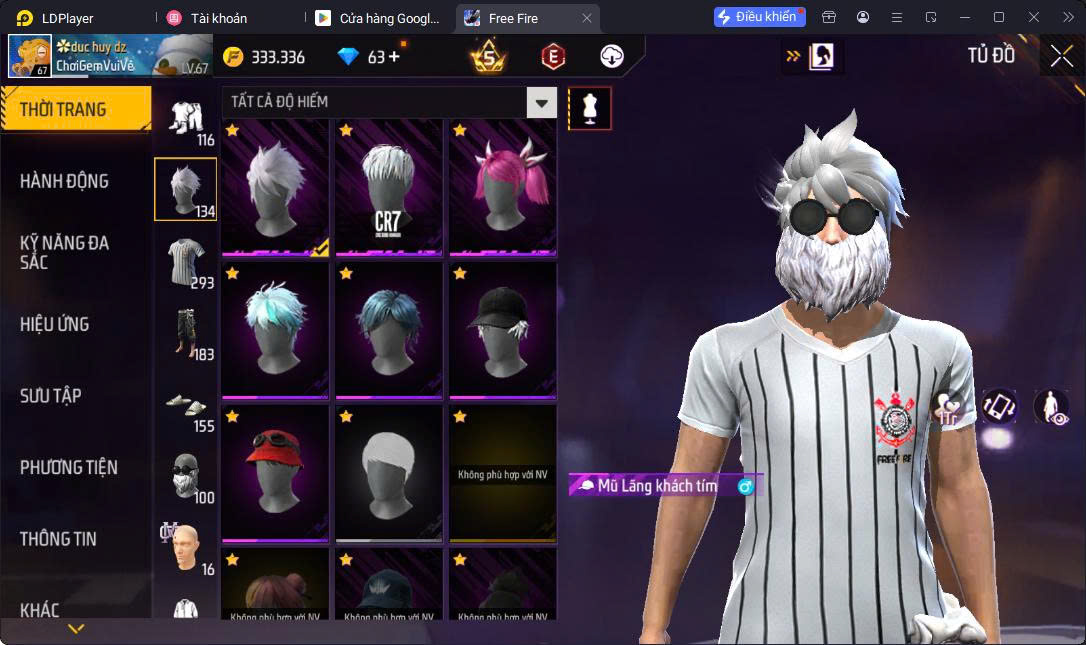This screenshot has width=1086, height=645.
Task: Select the Hiệu Ứng category
Action: click(x=55, y=324)
